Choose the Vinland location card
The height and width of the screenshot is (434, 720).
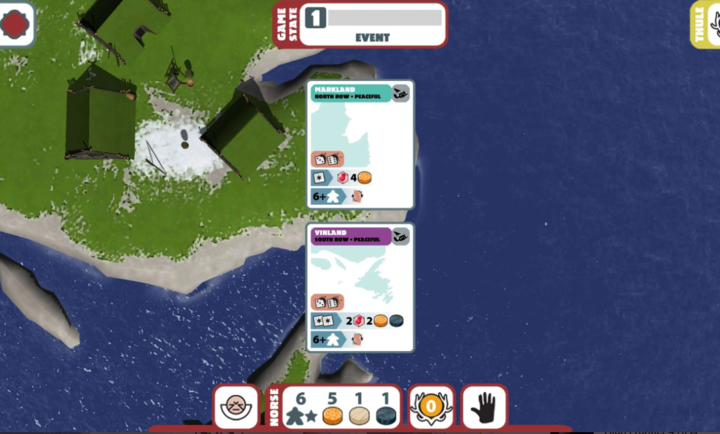360,287
